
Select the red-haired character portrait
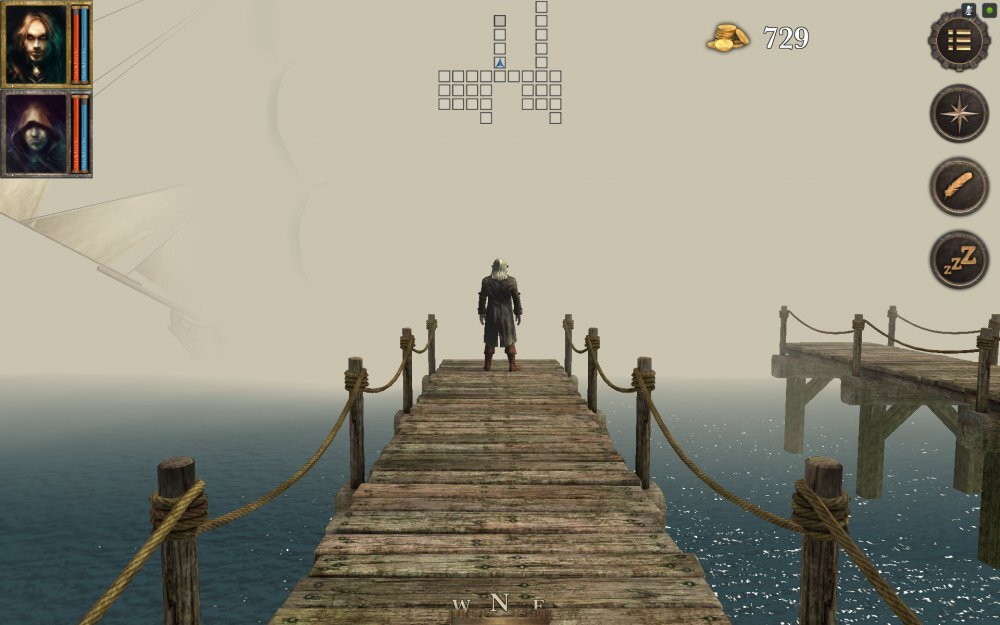(x=36, y=45)
